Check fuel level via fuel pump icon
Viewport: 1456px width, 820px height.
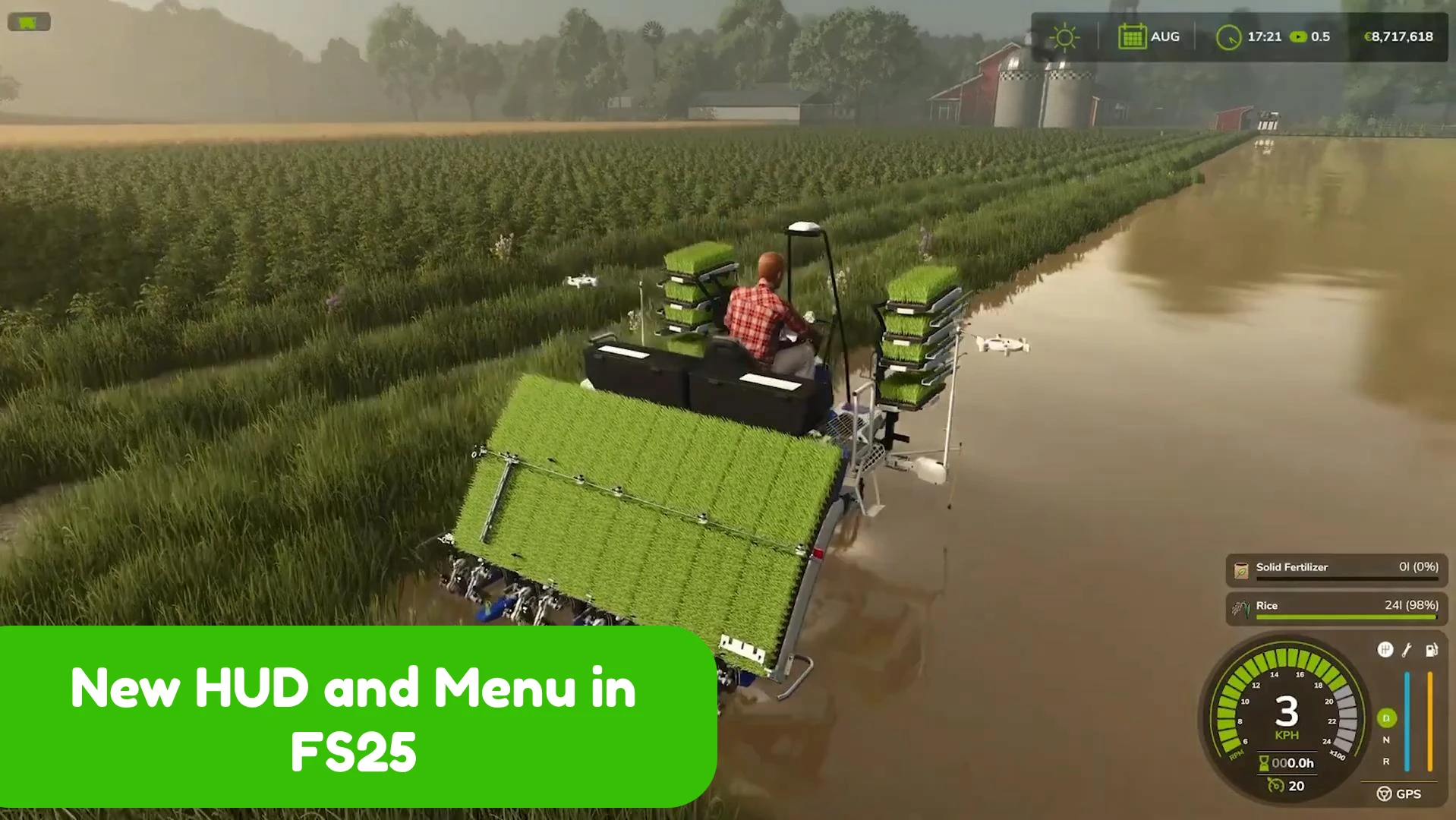point(1432,650)
